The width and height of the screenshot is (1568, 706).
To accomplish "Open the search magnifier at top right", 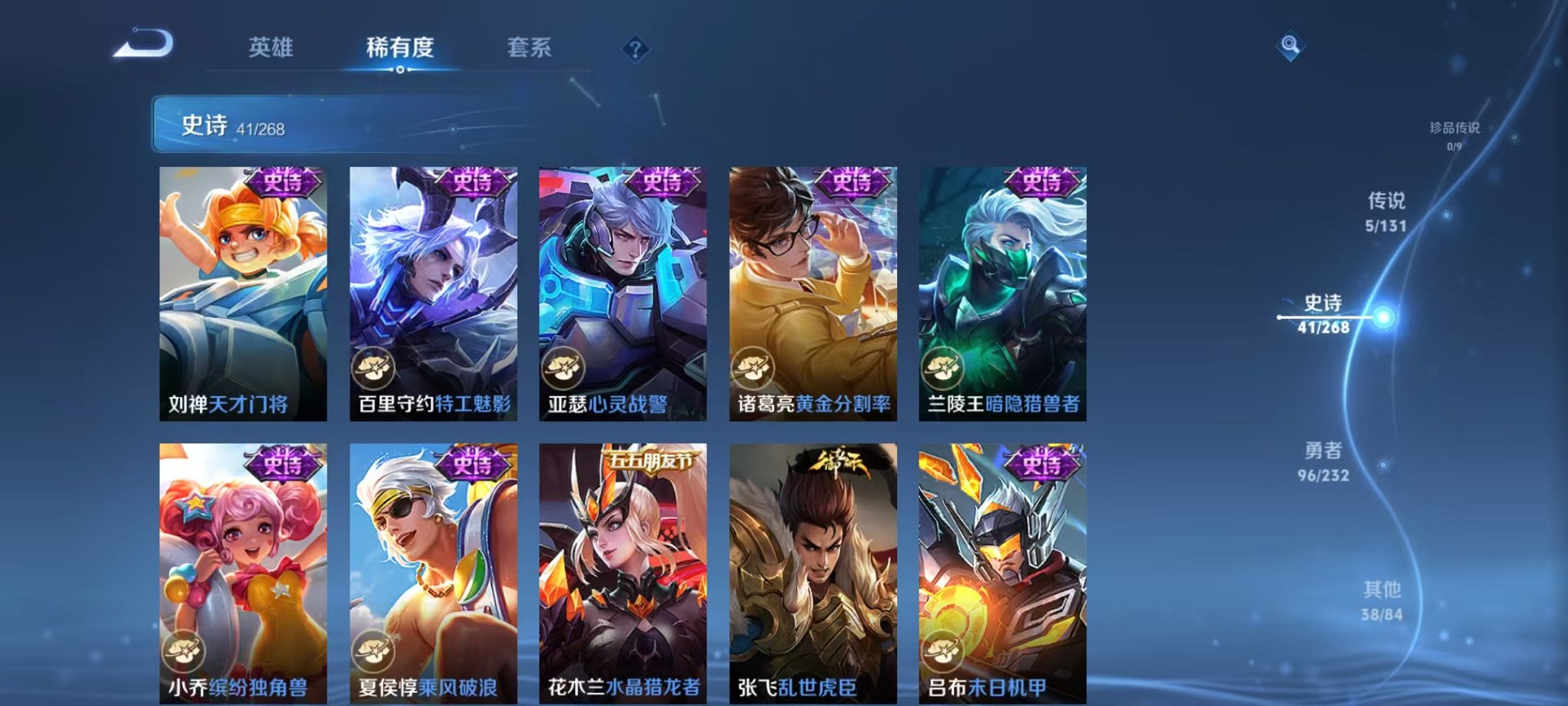I will [x=1293, y=45].
